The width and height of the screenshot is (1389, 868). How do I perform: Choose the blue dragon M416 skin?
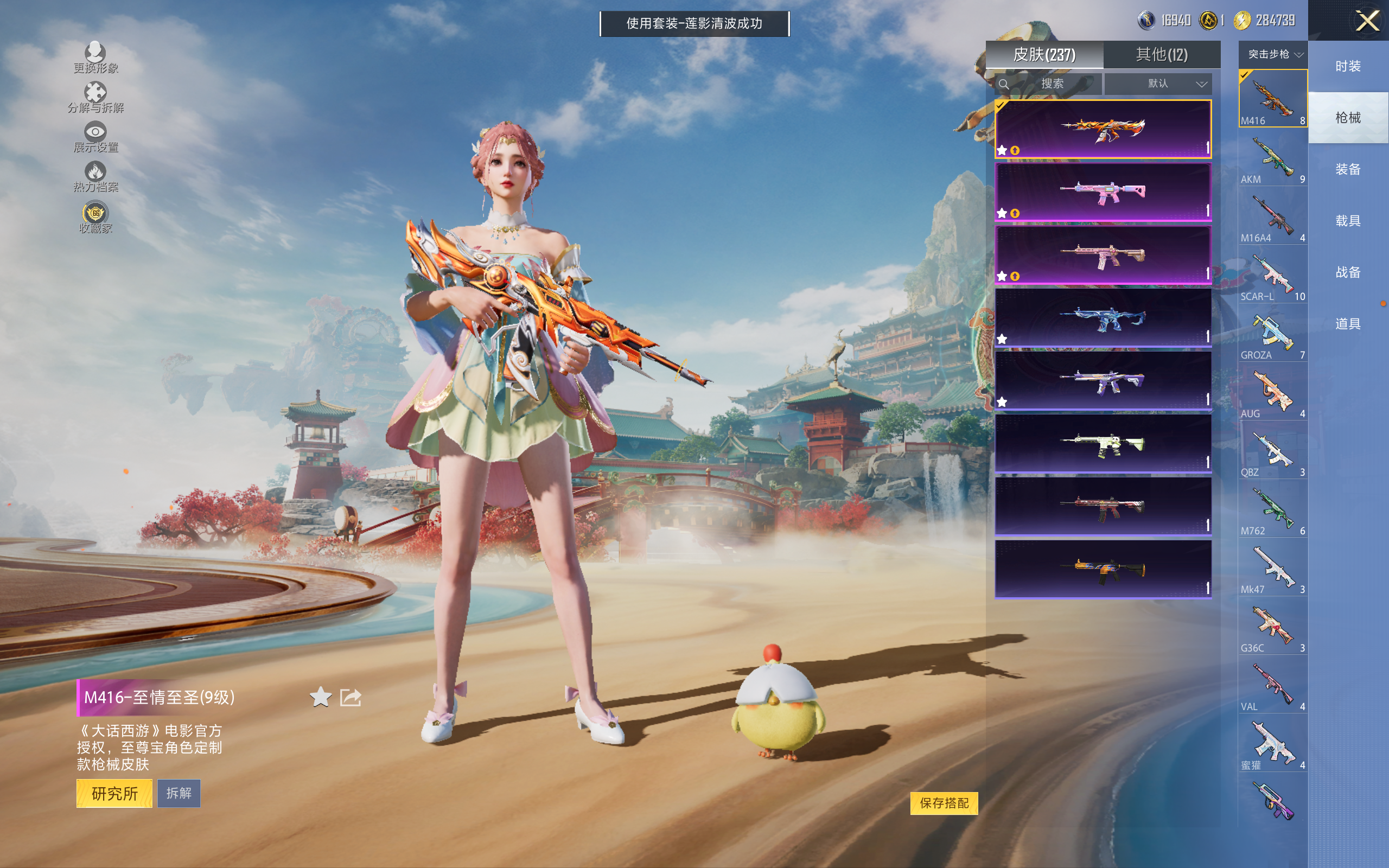click(1103, 317)
